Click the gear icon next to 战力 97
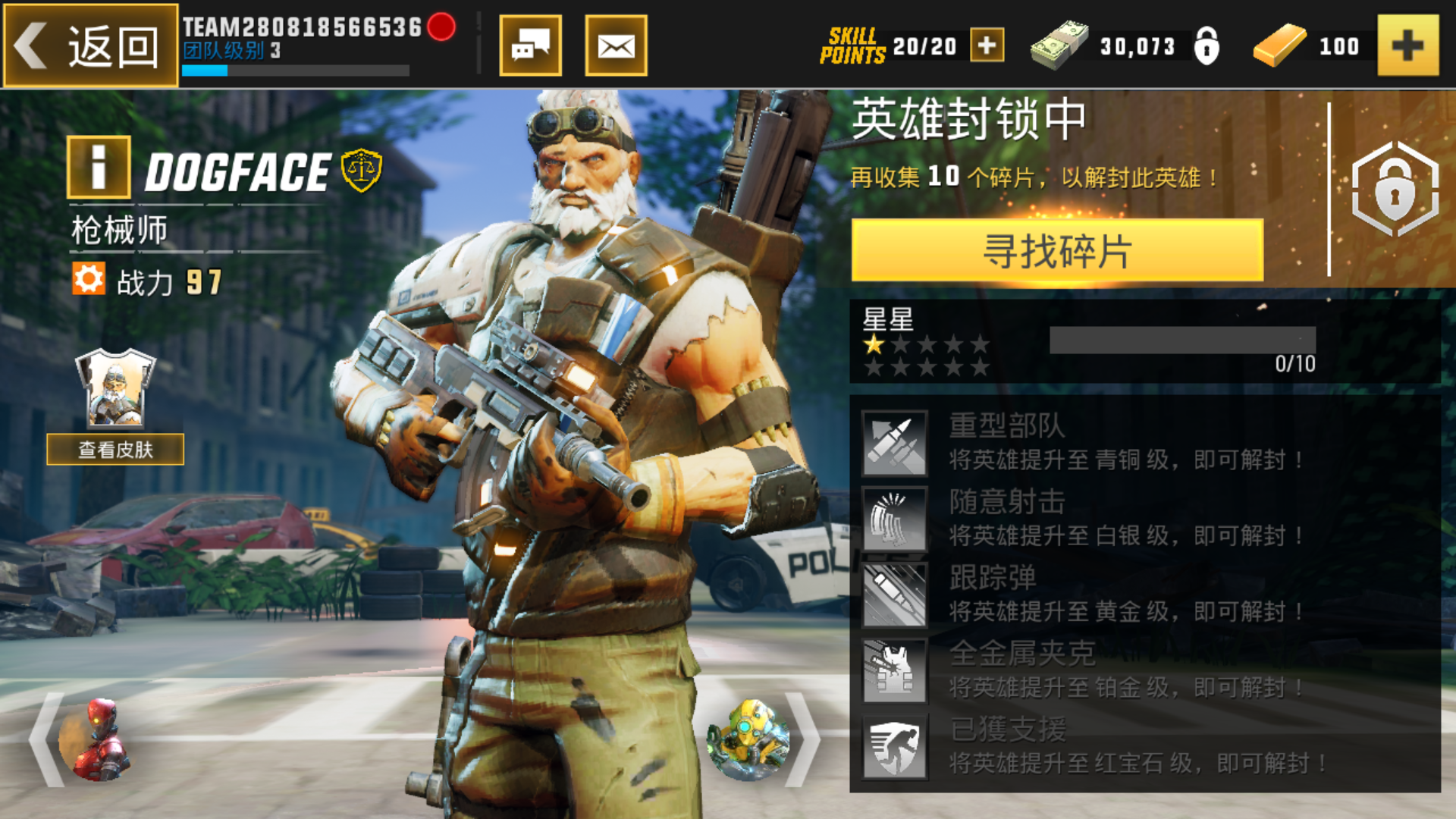This screenshot has width=1456, height=819. tap(89, 278)
